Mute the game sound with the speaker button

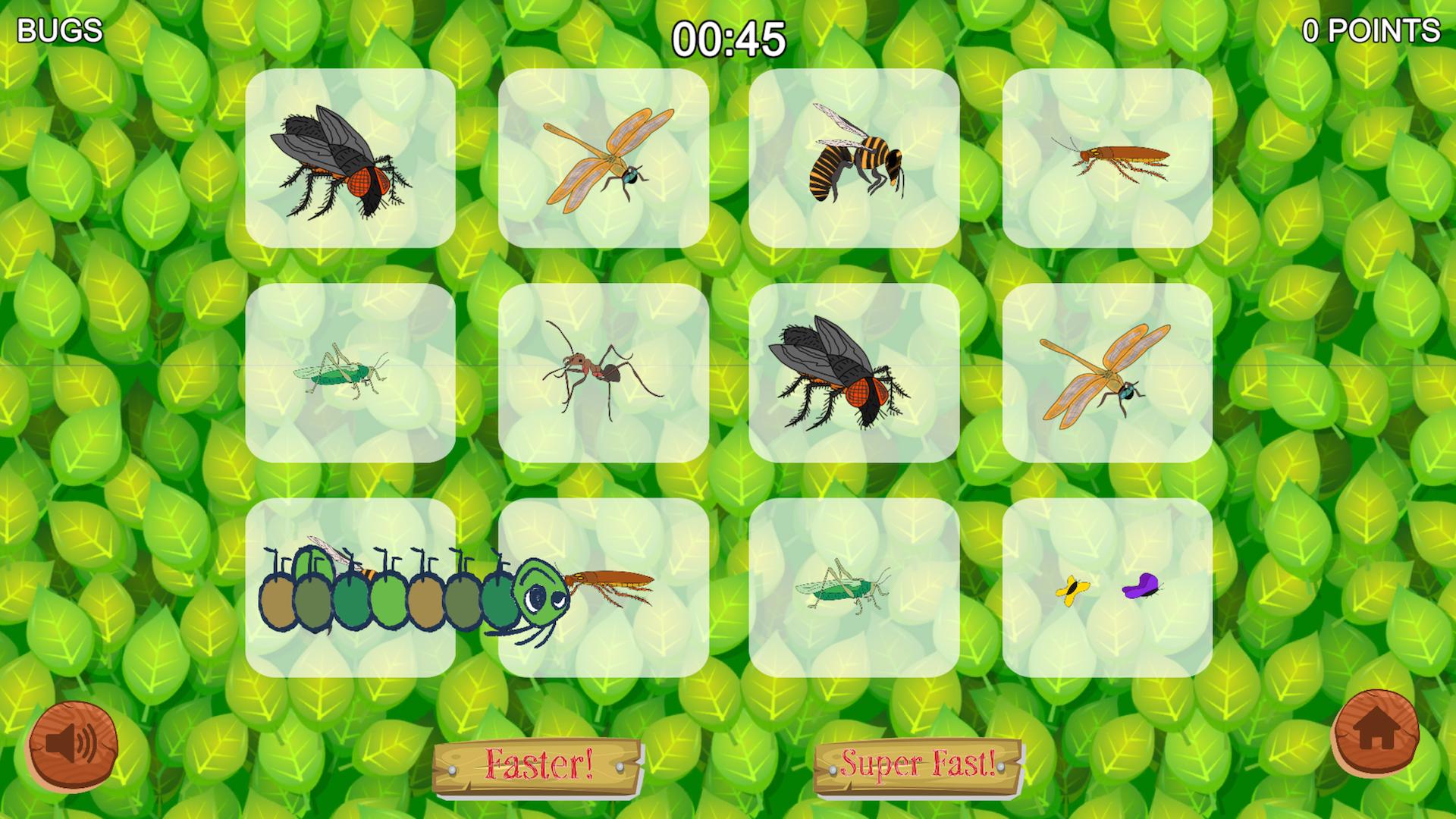pos(74,745)
